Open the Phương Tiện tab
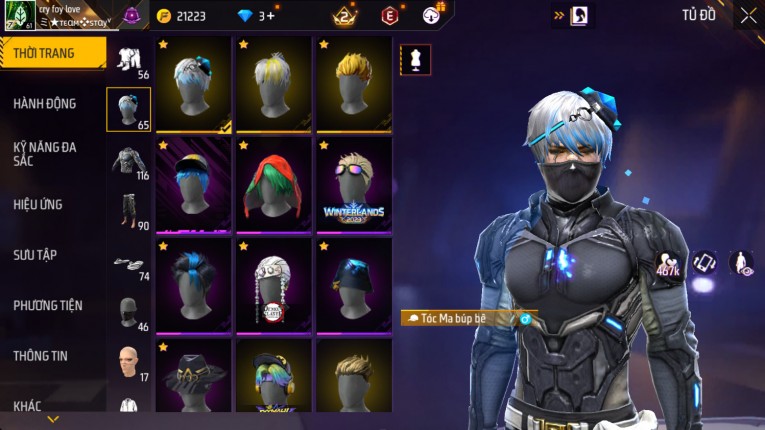Screen dimensions: 765x430 49,306
